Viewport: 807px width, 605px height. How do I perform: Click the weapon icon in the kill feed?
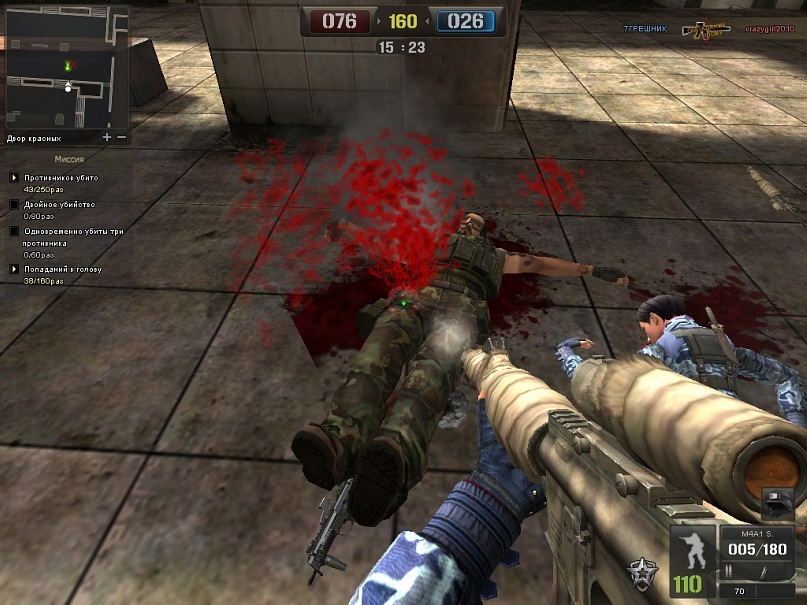point(706,31)
